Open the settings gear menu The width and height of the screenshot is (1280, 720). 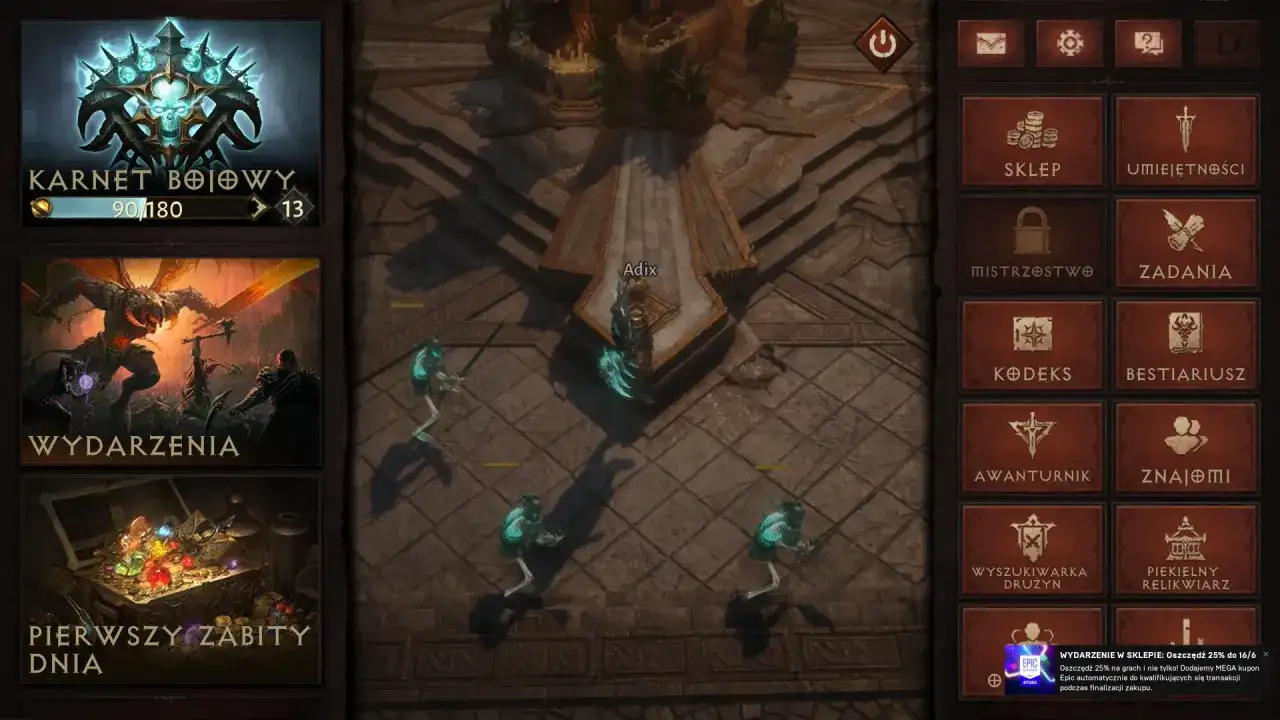pyautogui.click(x=1068, y=44)
